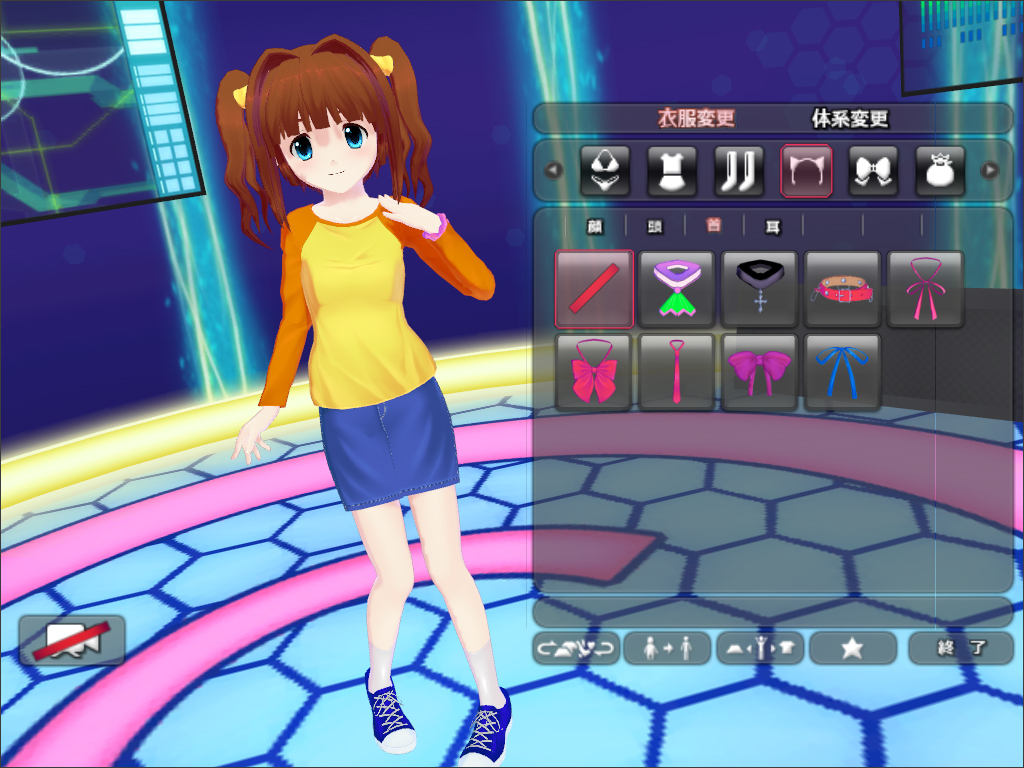The width and height of the screenshot is (1024, 768).
Task: Switch to the 顔 face sub-tab
Action: click(x=595, y=227)
